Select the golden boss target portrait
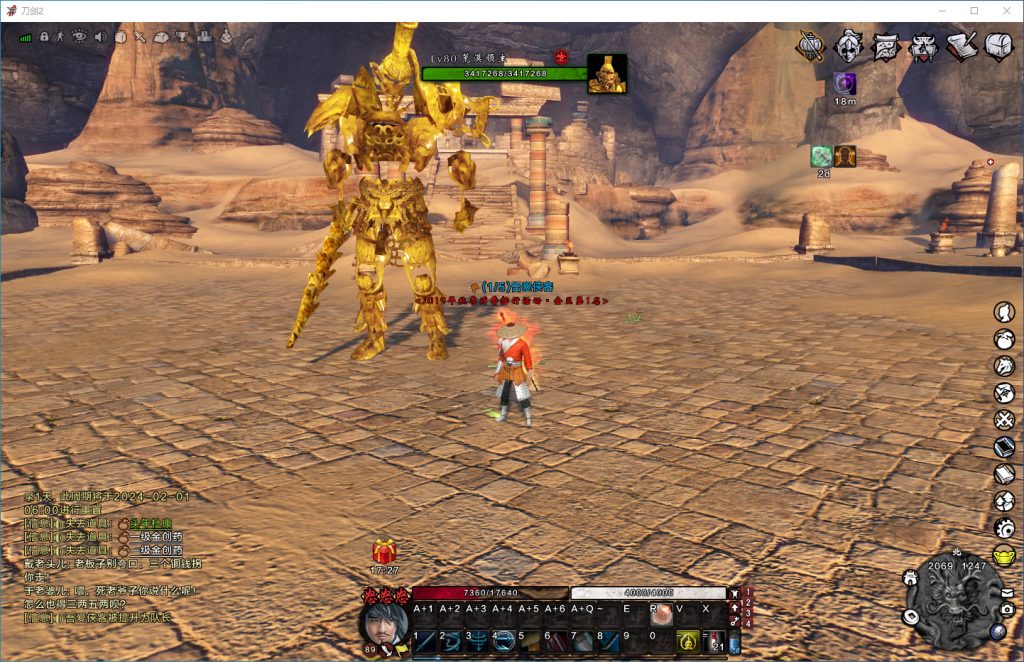The height and width of the screenshot is (662, 1024). 607,74
